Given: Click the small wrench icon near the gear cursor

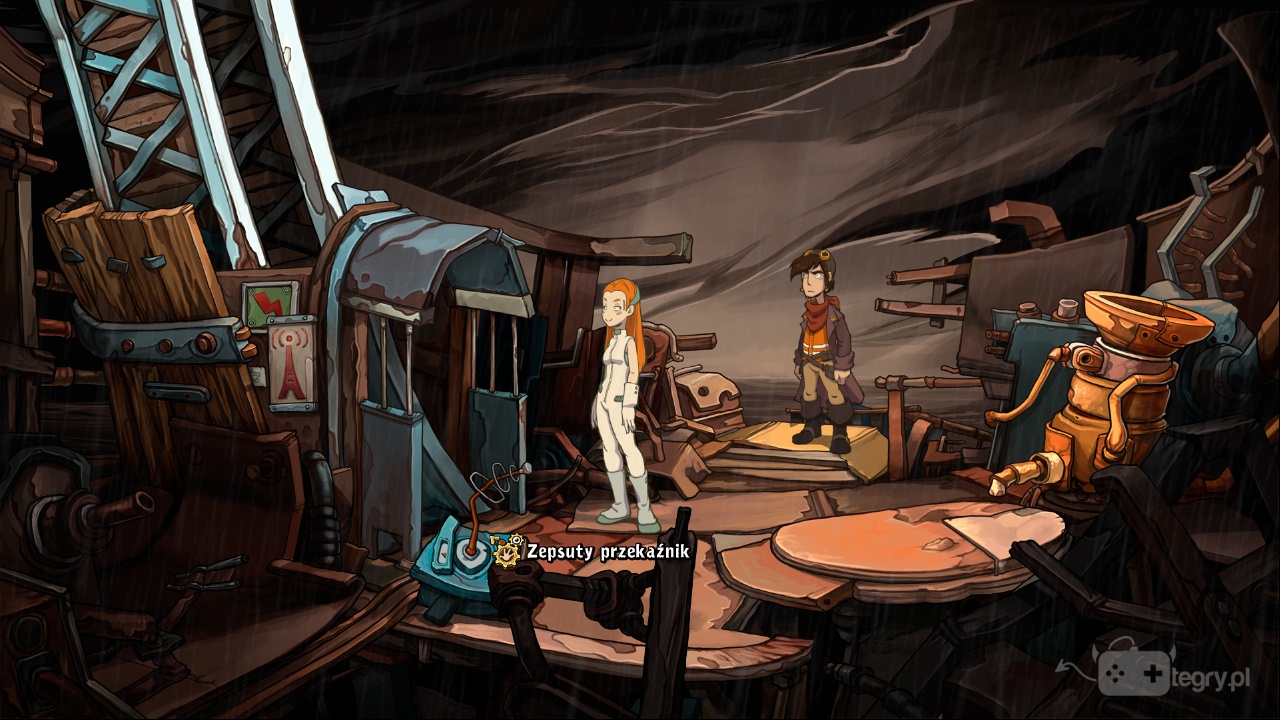Looking at the screenshot, I should (494, 539).
